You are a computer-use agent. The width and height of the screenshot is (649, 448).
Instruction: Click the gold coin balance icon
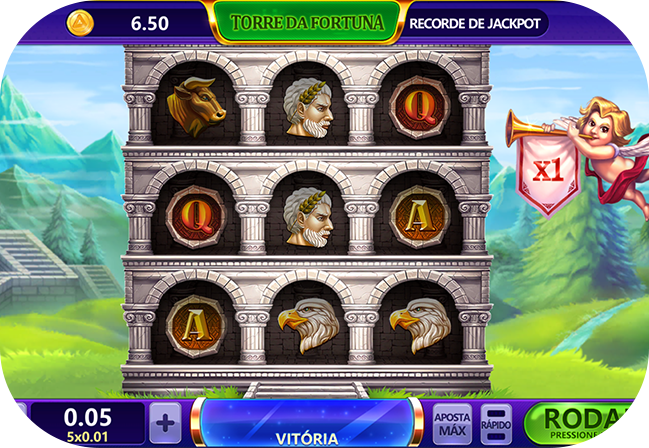[x=81, y=22]
